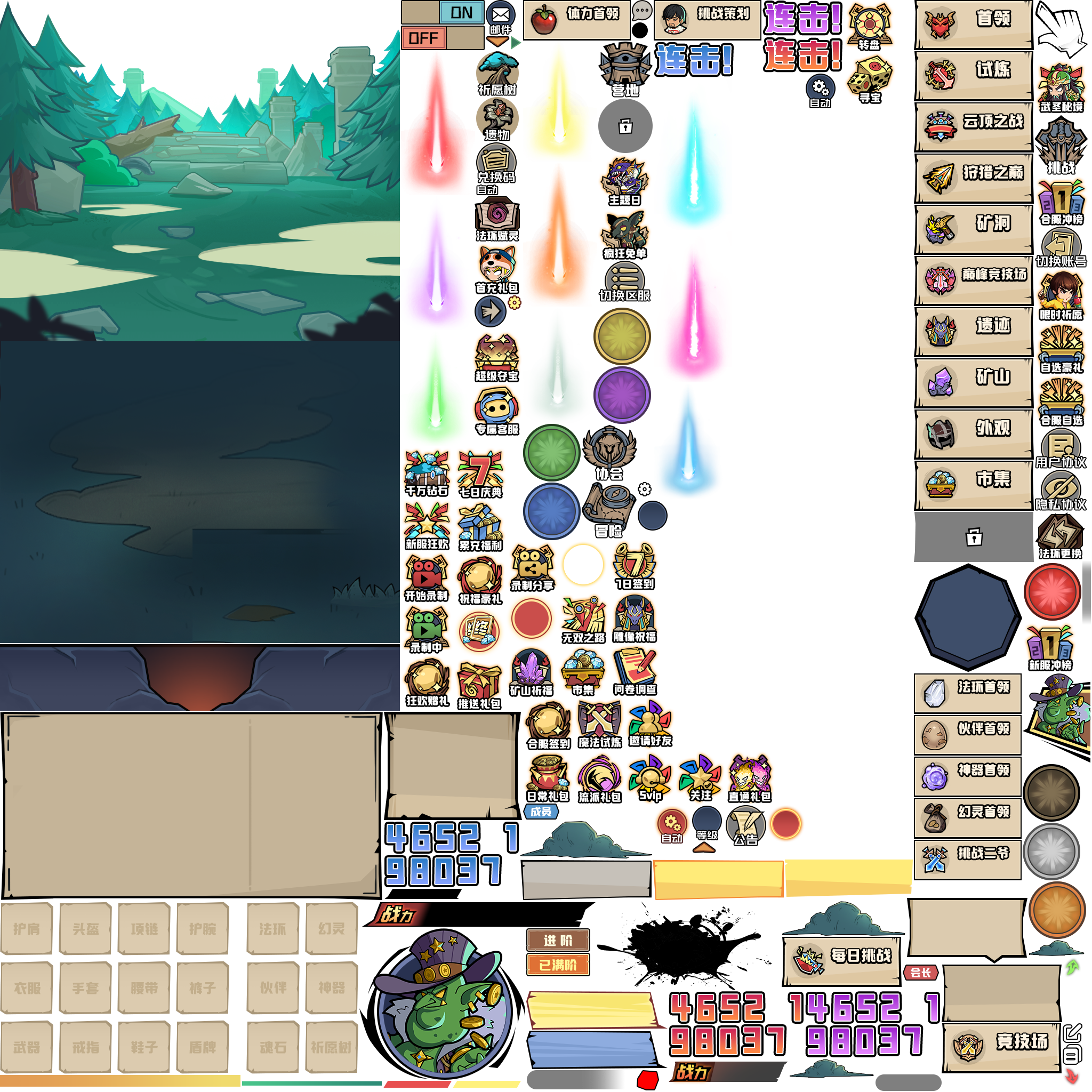Open the 转盘 wheel event

click(869, 26)
